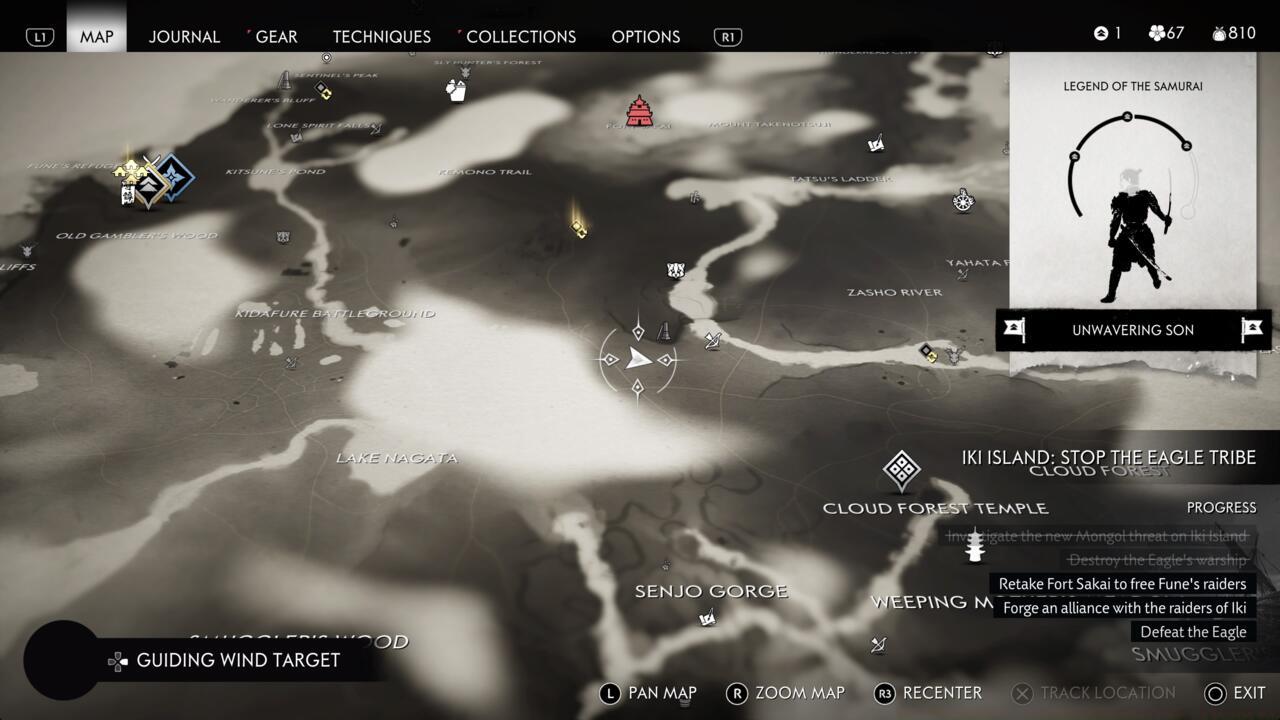Click the white pagoda shrine marker
The image size is (1280, 720).
click(974, 546)
